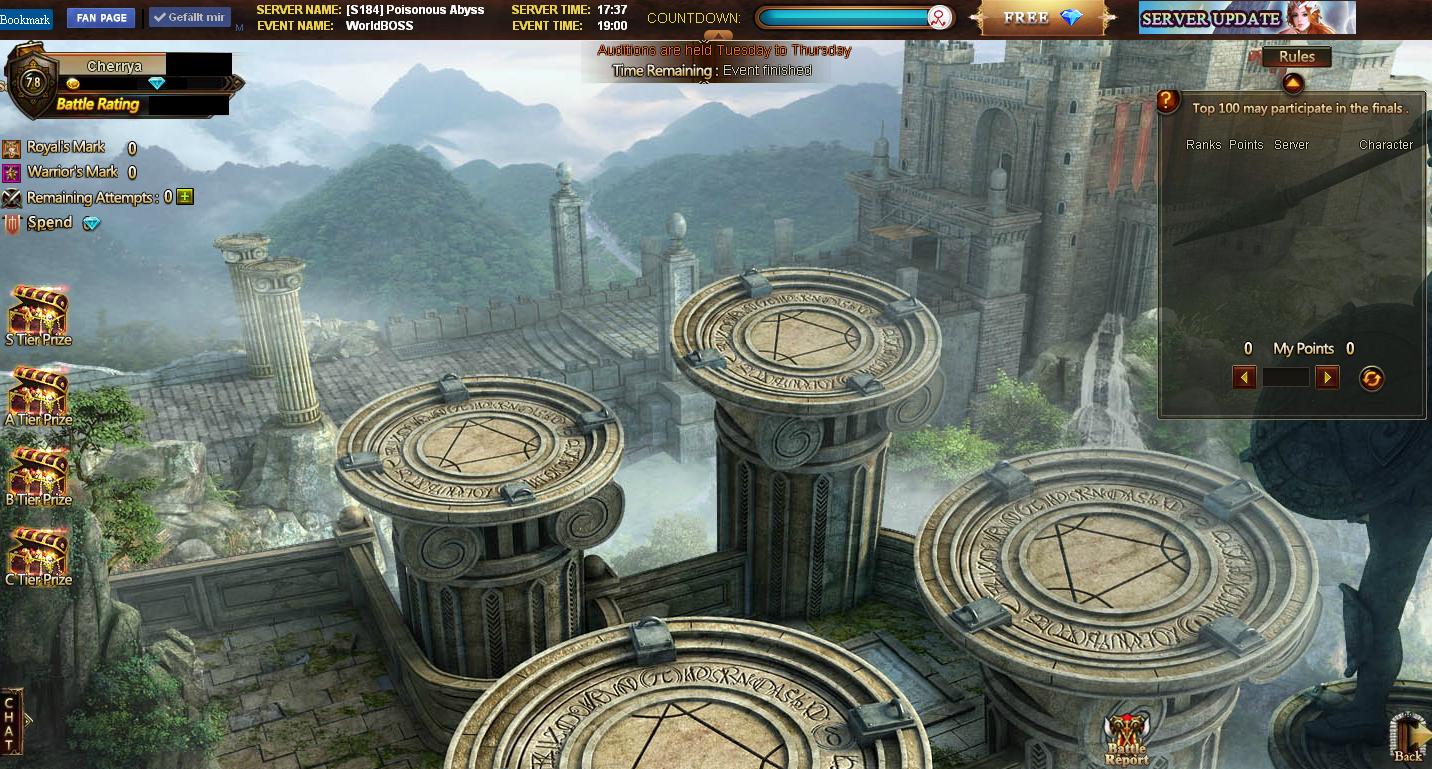
Task: View the C Tier Prize chest
Action: coord(38,551)
